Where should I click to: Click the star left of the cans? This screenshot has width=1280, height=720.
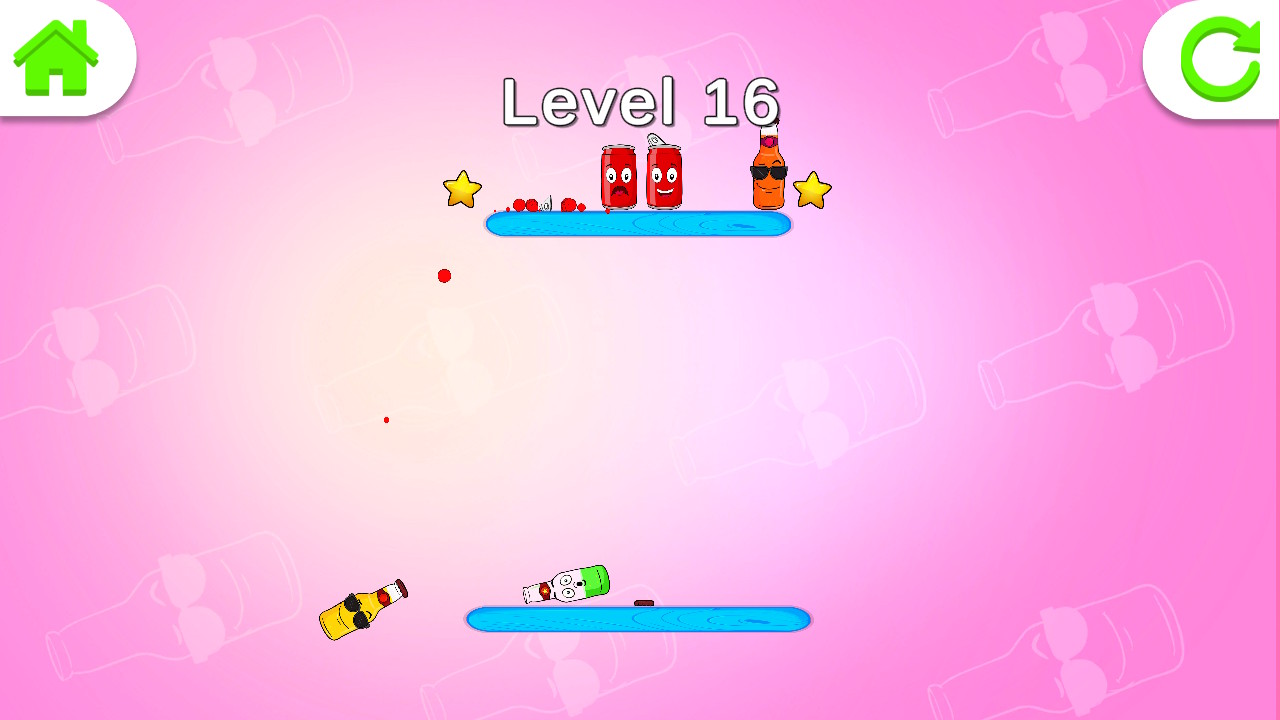(460, 190)
